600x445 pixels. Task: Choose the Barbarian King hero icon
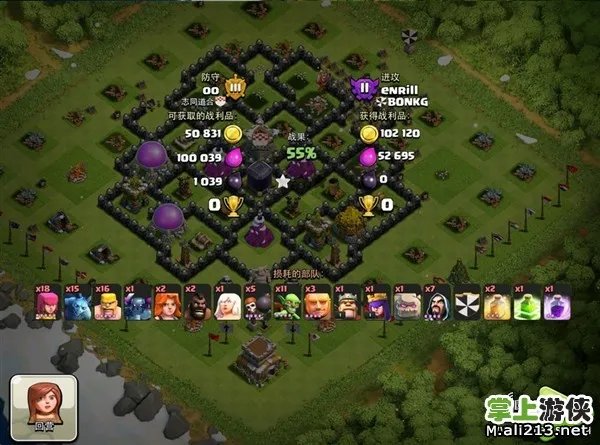[x=347, y=305]
